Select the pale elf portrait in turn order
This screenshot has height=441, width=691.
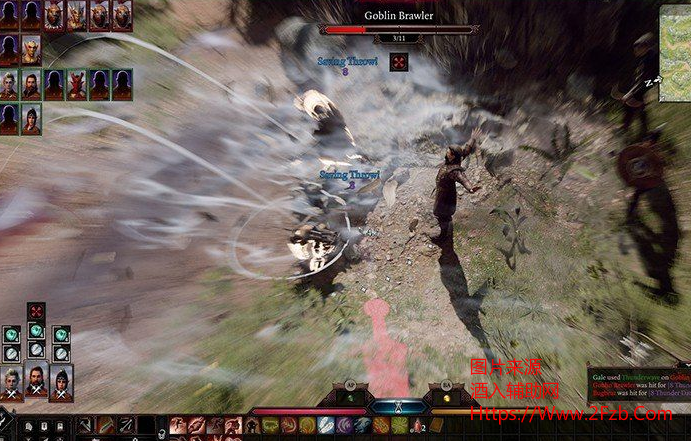(31, 49)
